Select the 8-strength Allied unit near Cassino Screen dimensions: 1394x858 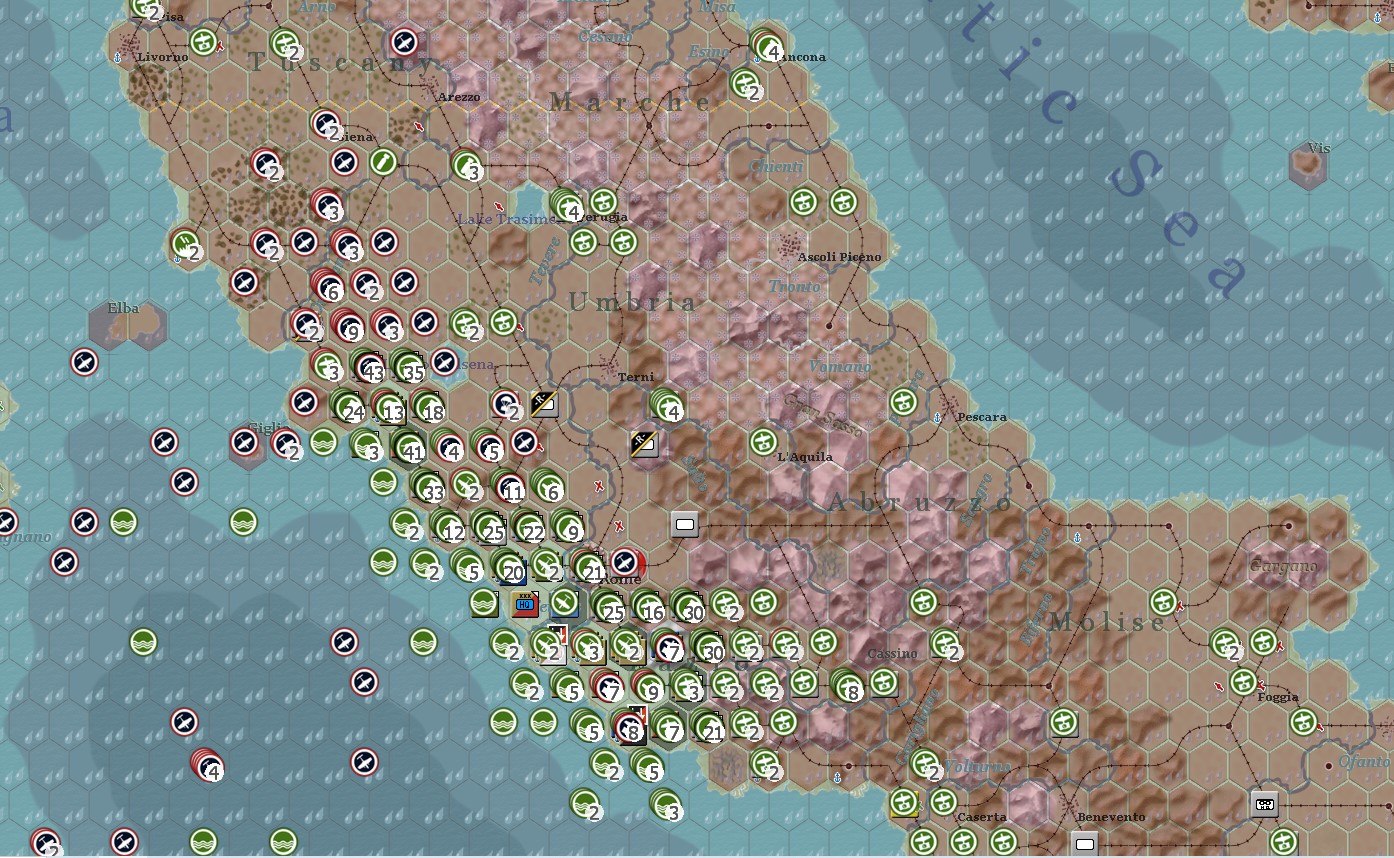(851, 690)
